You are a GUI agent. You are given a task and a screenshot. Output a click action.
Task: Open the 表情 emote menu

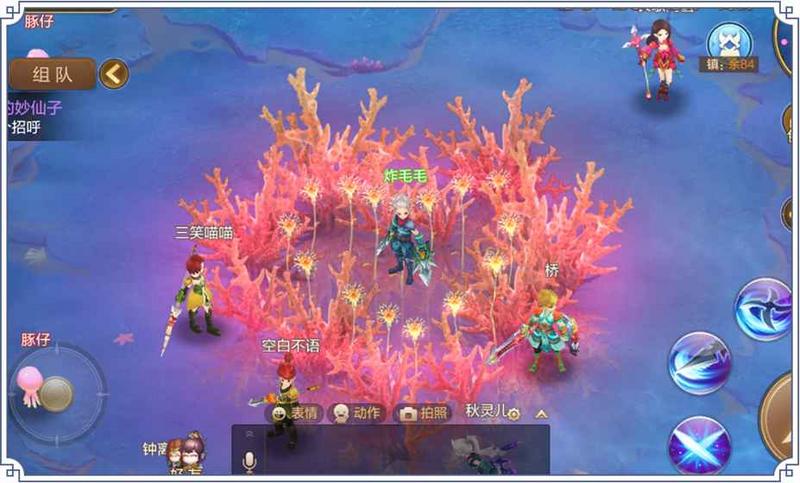(x=294, y=413)
